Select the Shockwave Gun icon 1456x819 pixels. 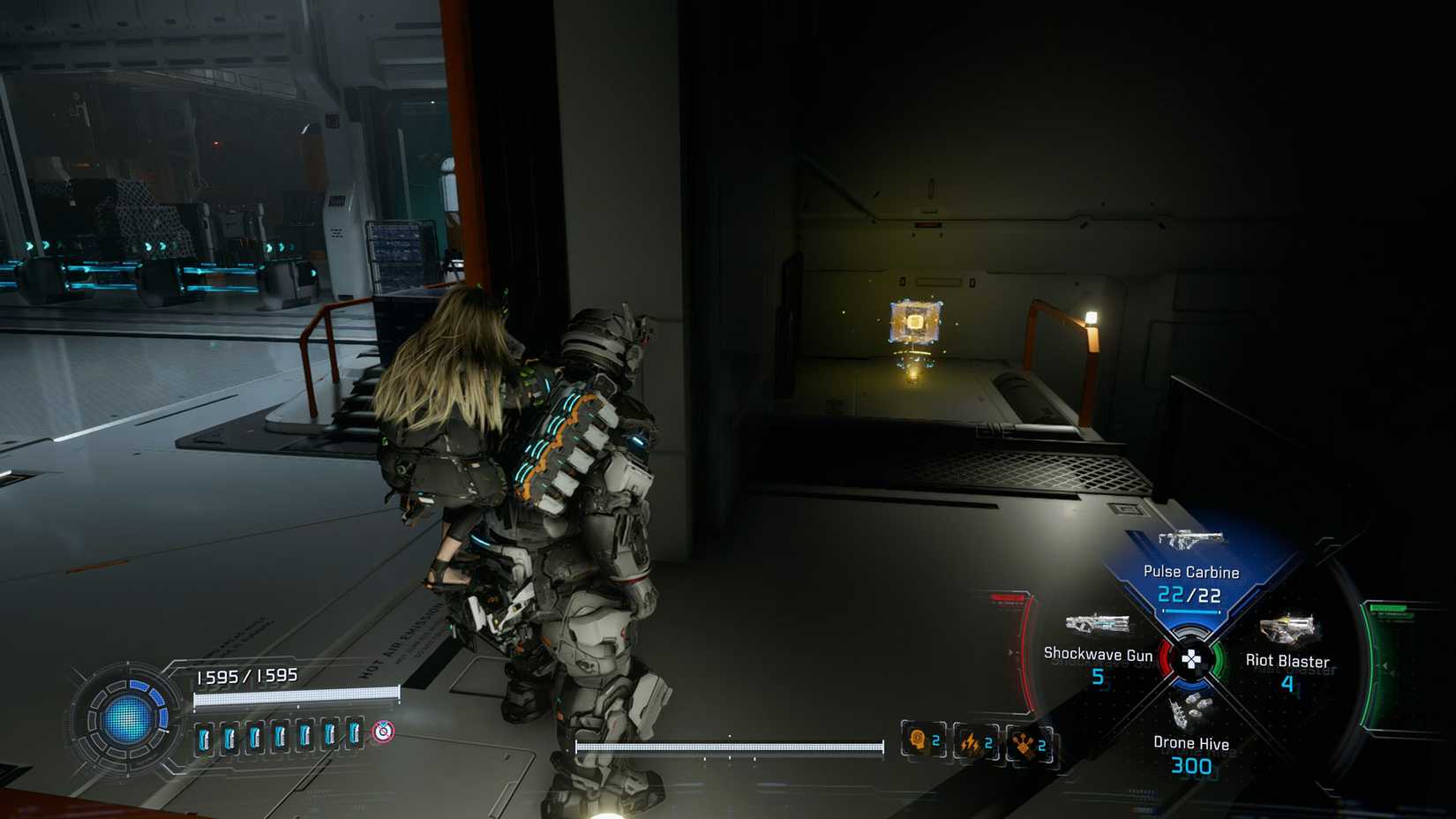tap(1096, 624)
